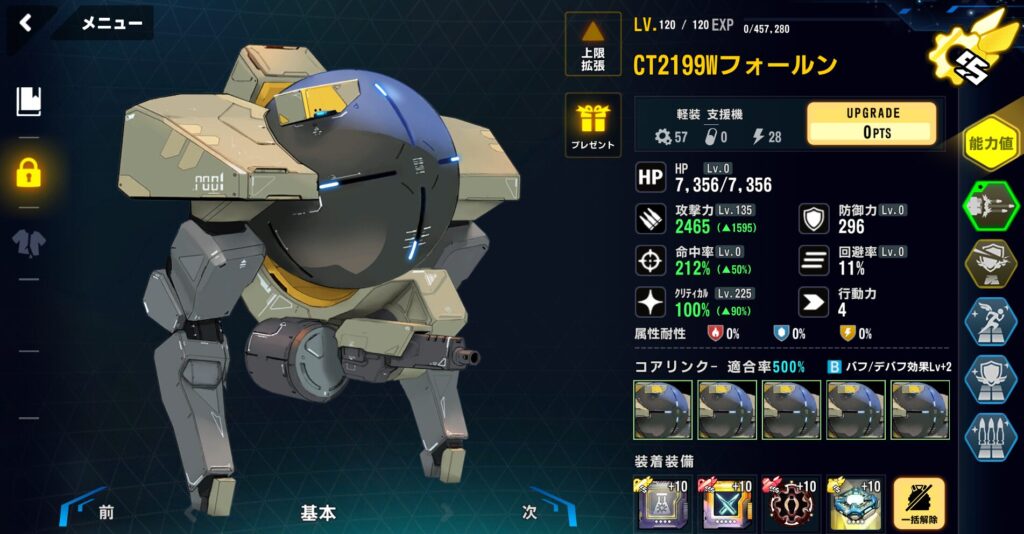Open the triple missile hexagon tab

pos(991,436)
